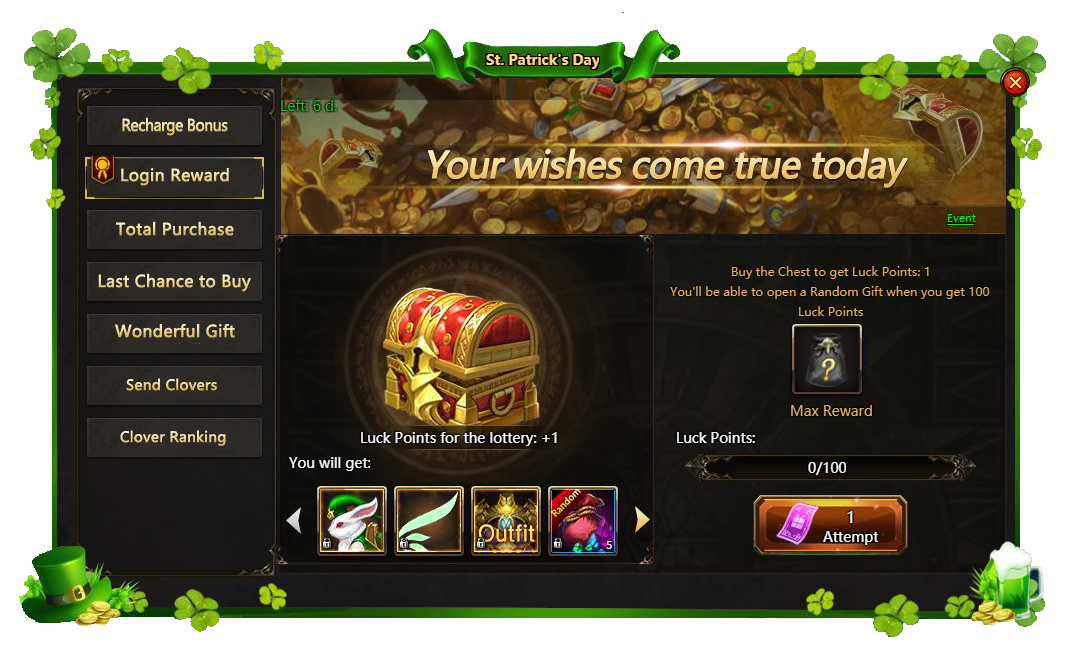Image resolution: width=1074 pixels, height=657 pixels.
Task: Select the green feather reward icon
Action: [x=429, y=520]
